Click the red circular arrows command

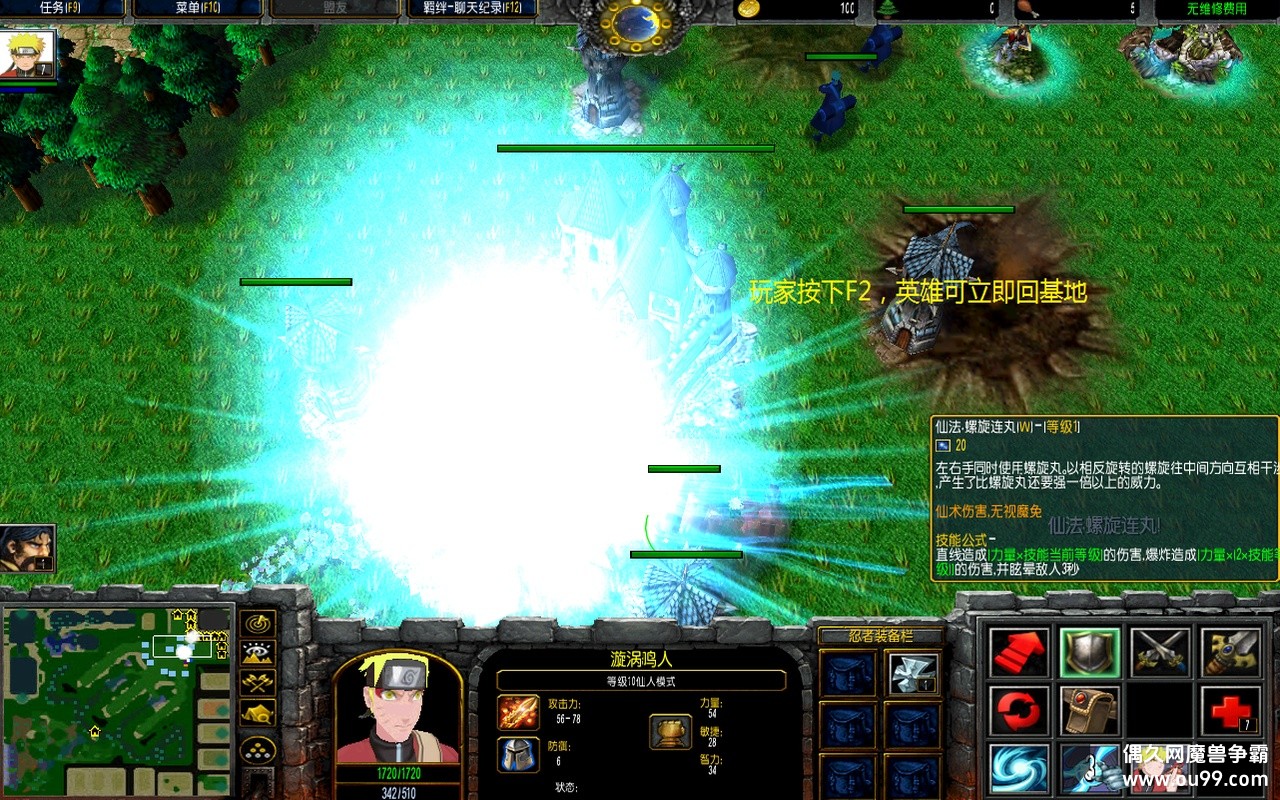pyautogui.click(x=1020, y=710)
